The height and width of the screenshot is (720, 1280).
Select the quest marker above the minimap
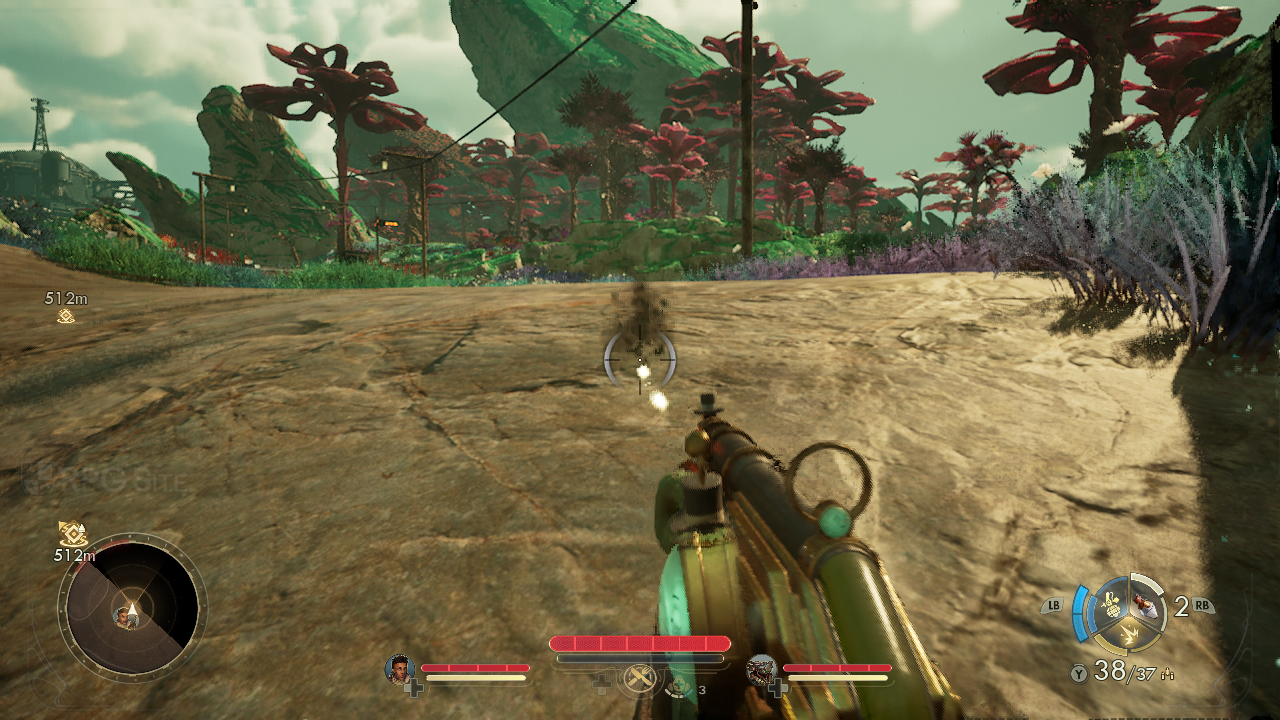click(72, 534)
